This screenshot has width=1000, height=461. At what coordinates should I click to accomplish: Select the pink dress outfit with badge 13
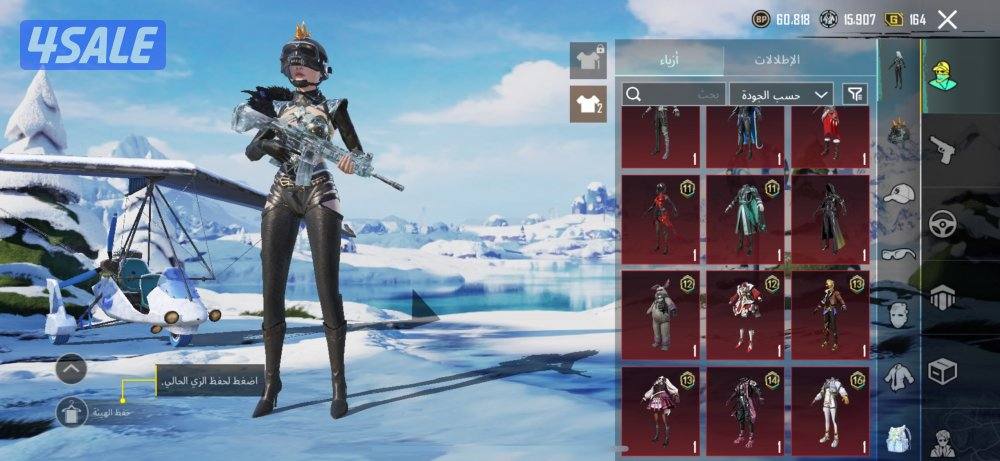(x=660, y=411)
